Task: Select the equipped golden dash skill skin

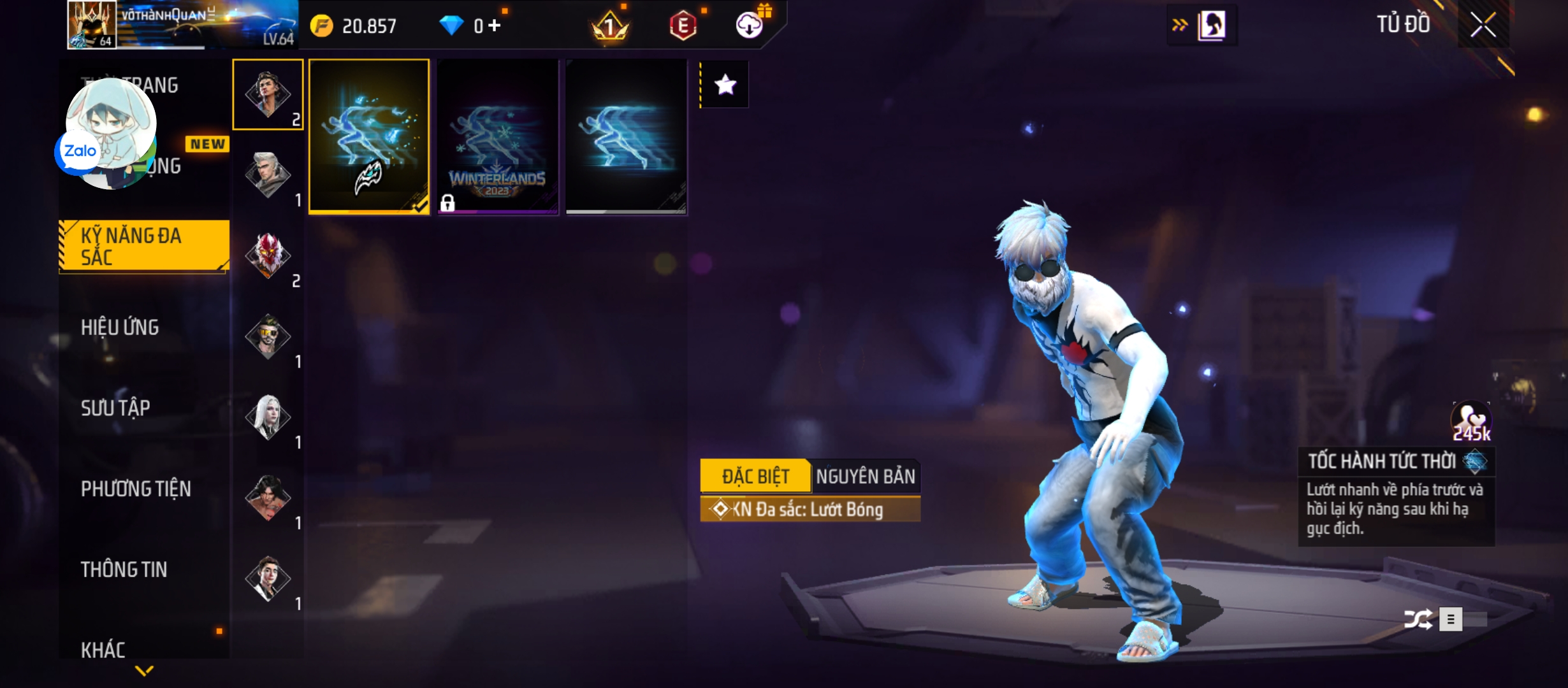Action: pos(369,136)
